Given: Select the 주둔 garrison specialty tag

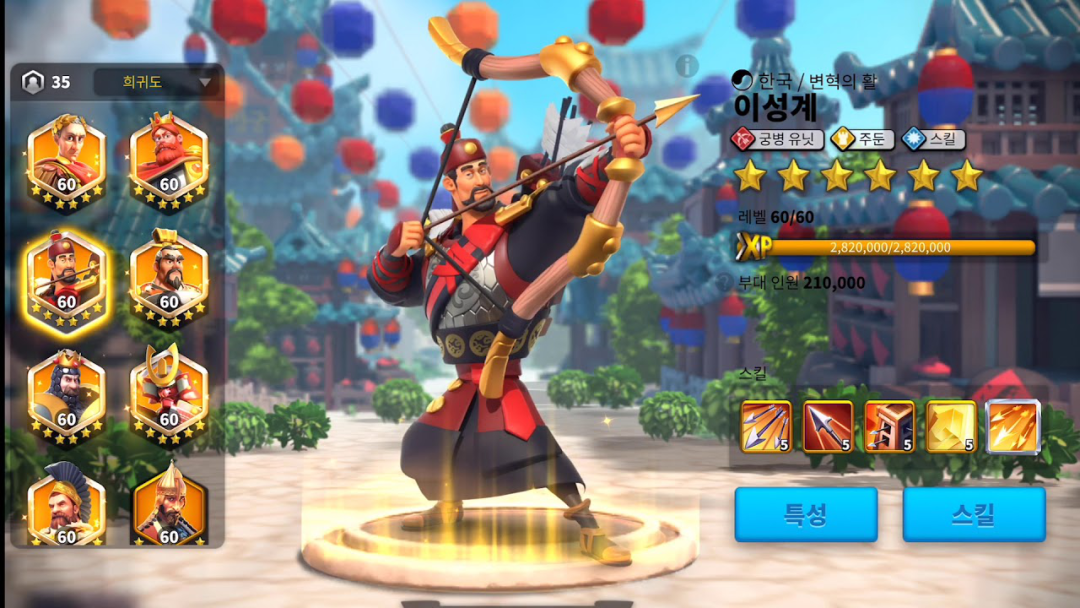Looking at the screenshot, I should pos(860,139).
